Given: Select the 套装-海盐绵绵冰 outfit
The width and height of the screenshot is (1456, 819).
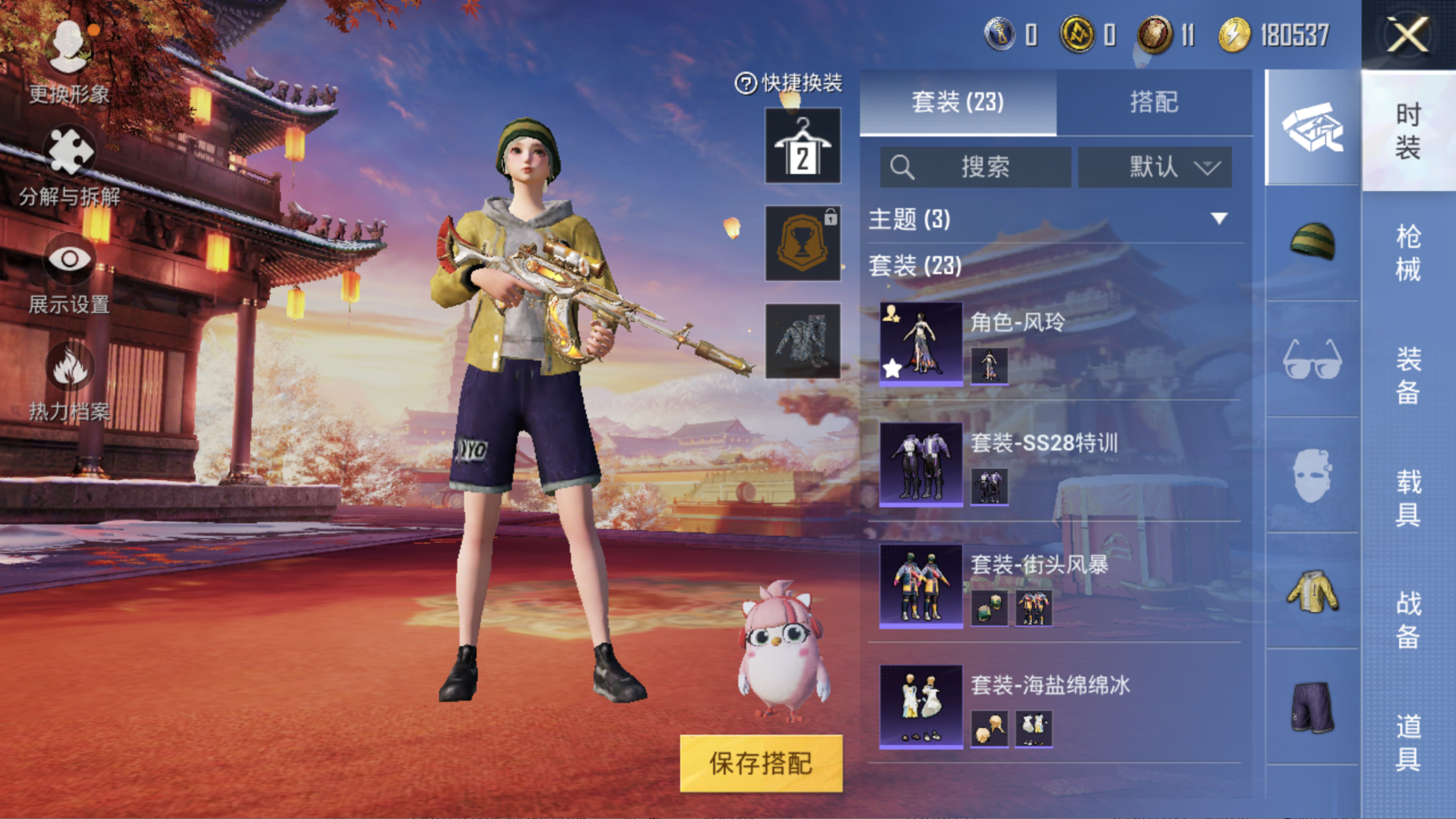Looking at the screenshot, I should pyautogui.click(x=921, y=706).
